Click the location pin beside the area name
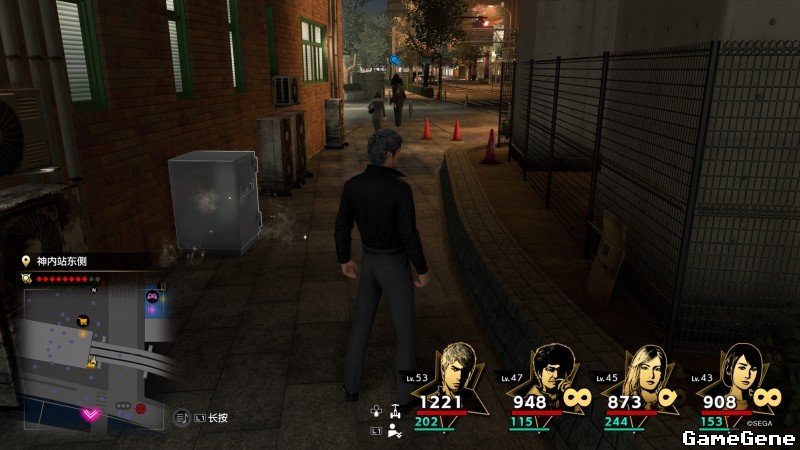 click(x=26, y=261)
